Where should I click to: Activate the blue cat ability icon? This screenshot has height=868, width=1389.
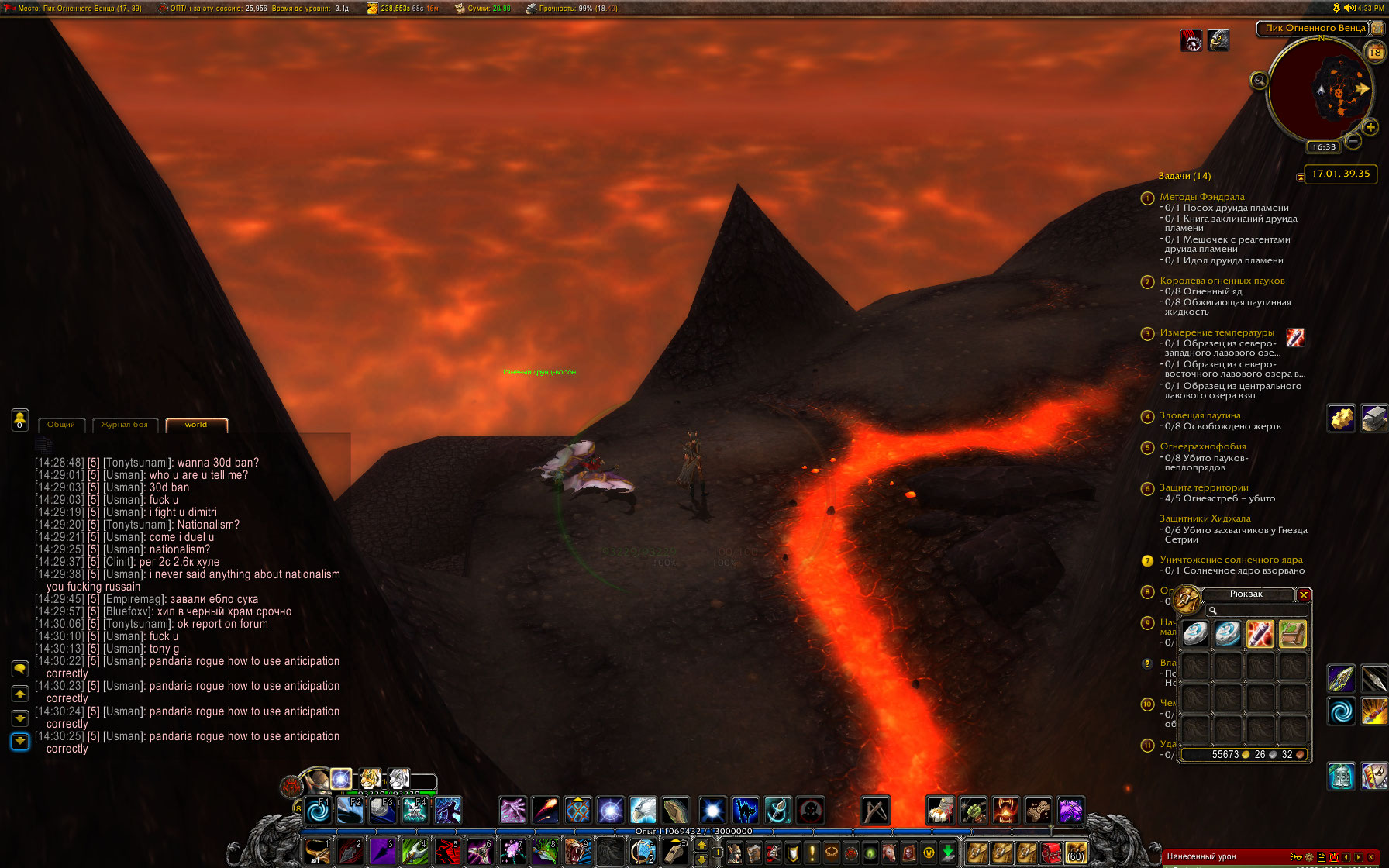[x=745, y=811]
